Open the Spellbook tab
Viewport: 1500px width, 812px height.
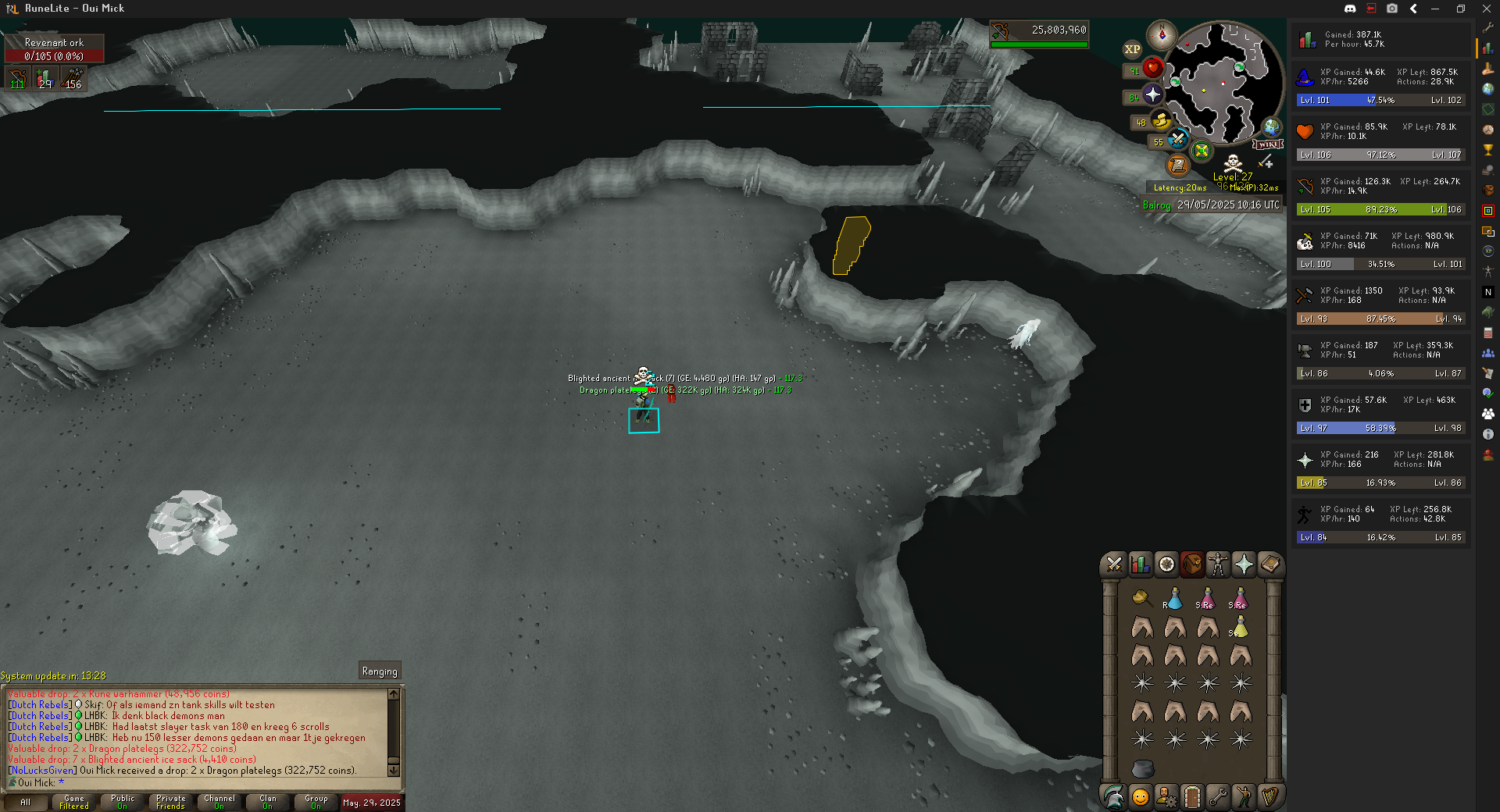click(1270, 564)
